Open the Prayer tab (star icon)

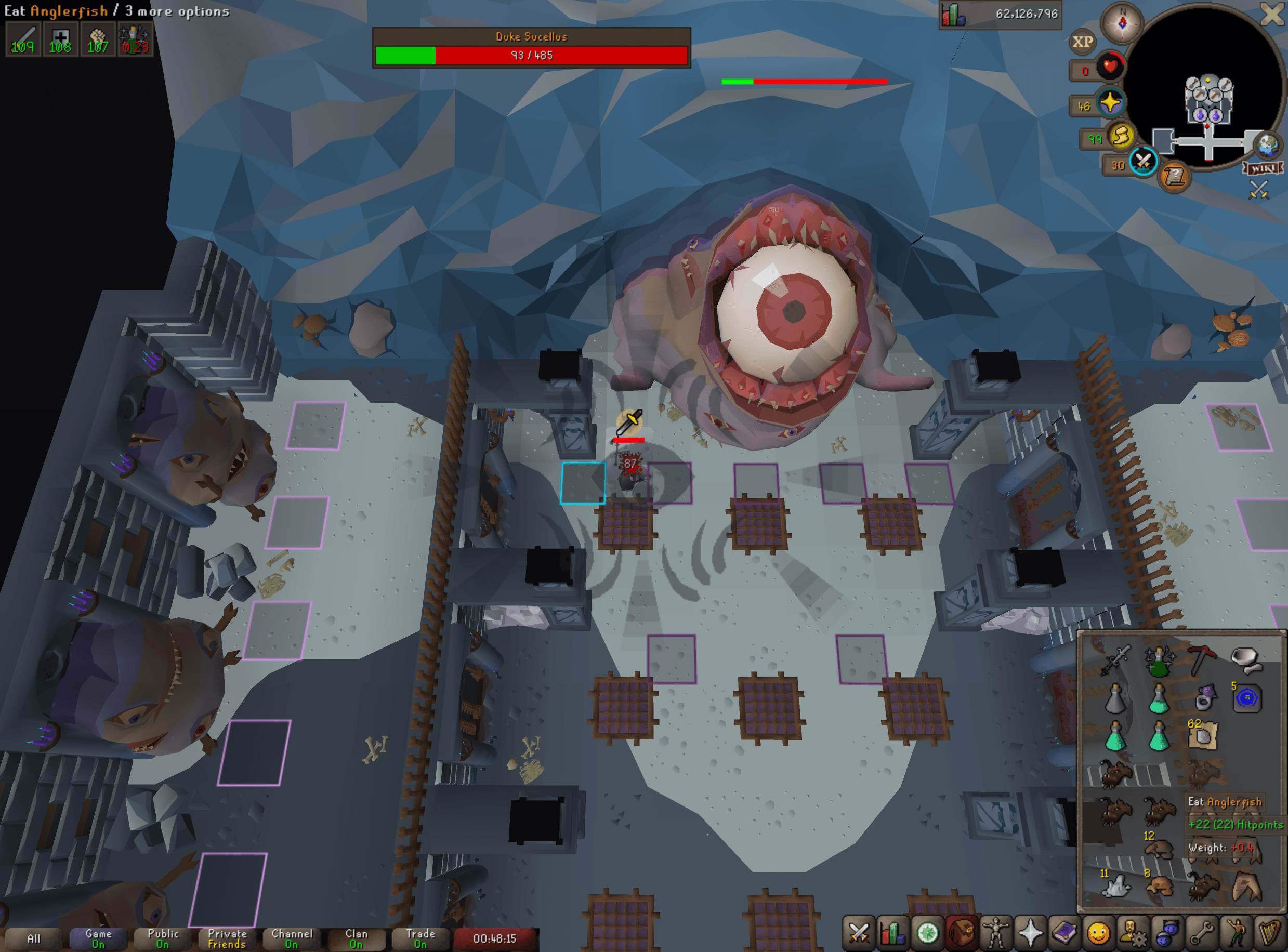(x=1030, y=932)
